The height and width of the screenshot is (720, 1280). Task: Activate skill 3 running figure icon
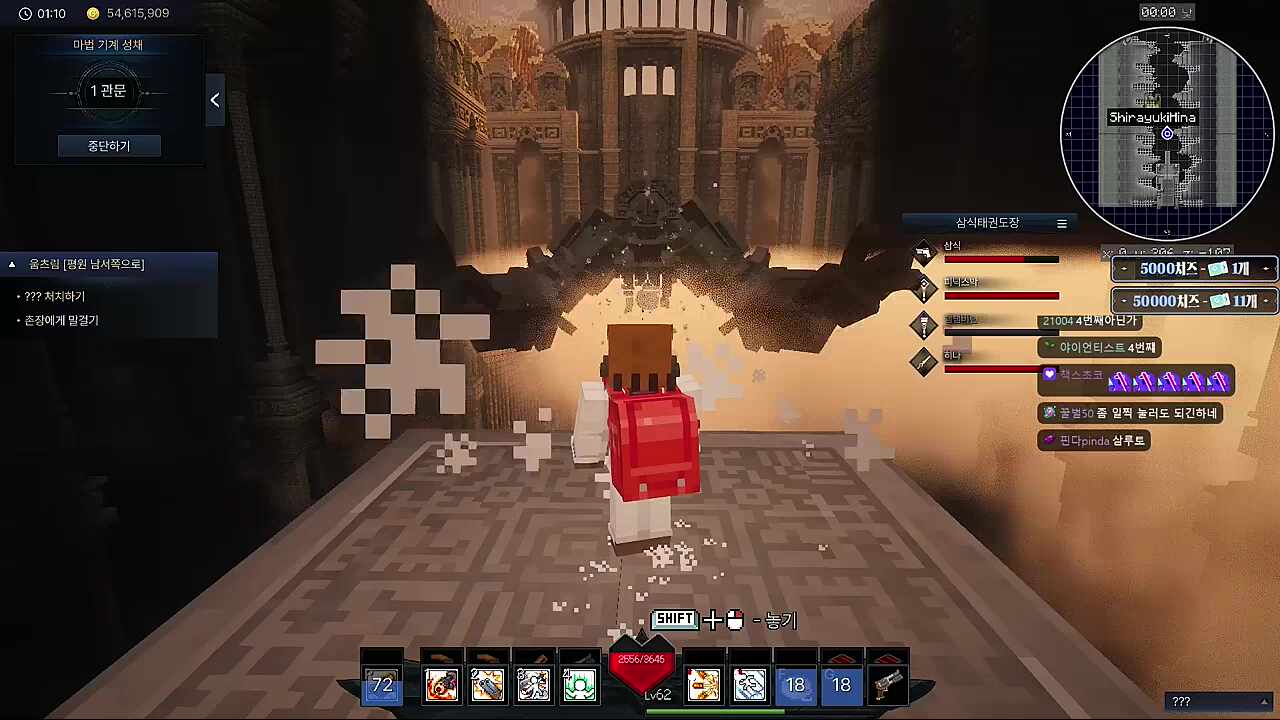[x=533, y=685]
